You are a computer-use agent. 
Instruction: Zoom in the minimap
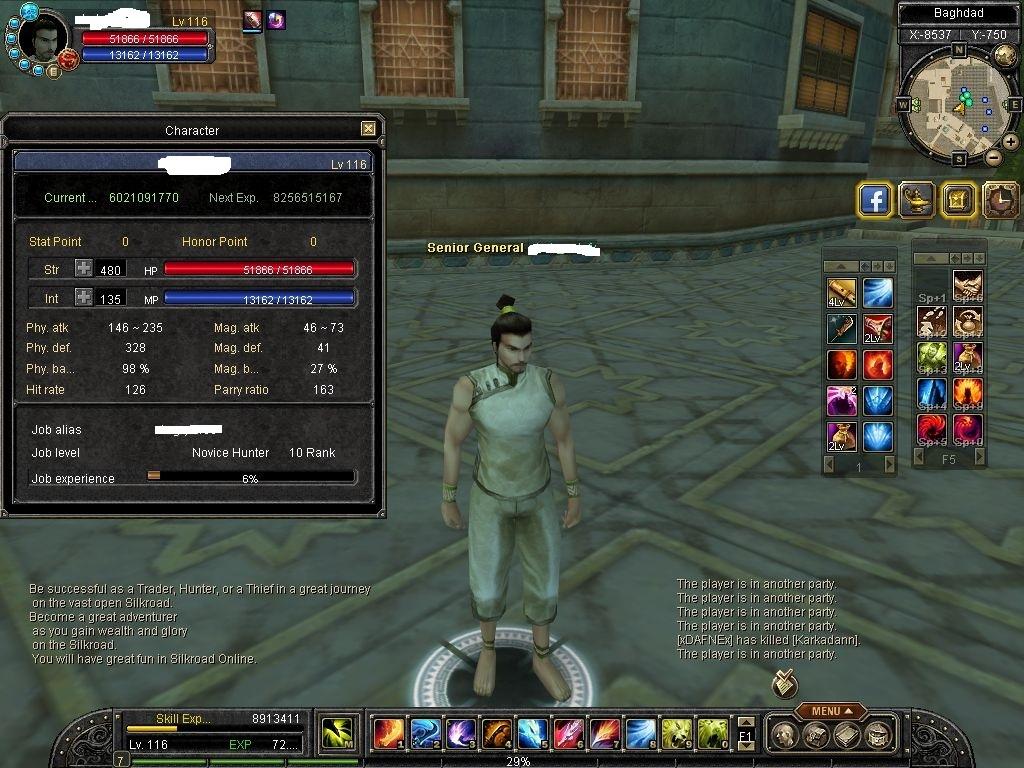tap(1010, 141)
